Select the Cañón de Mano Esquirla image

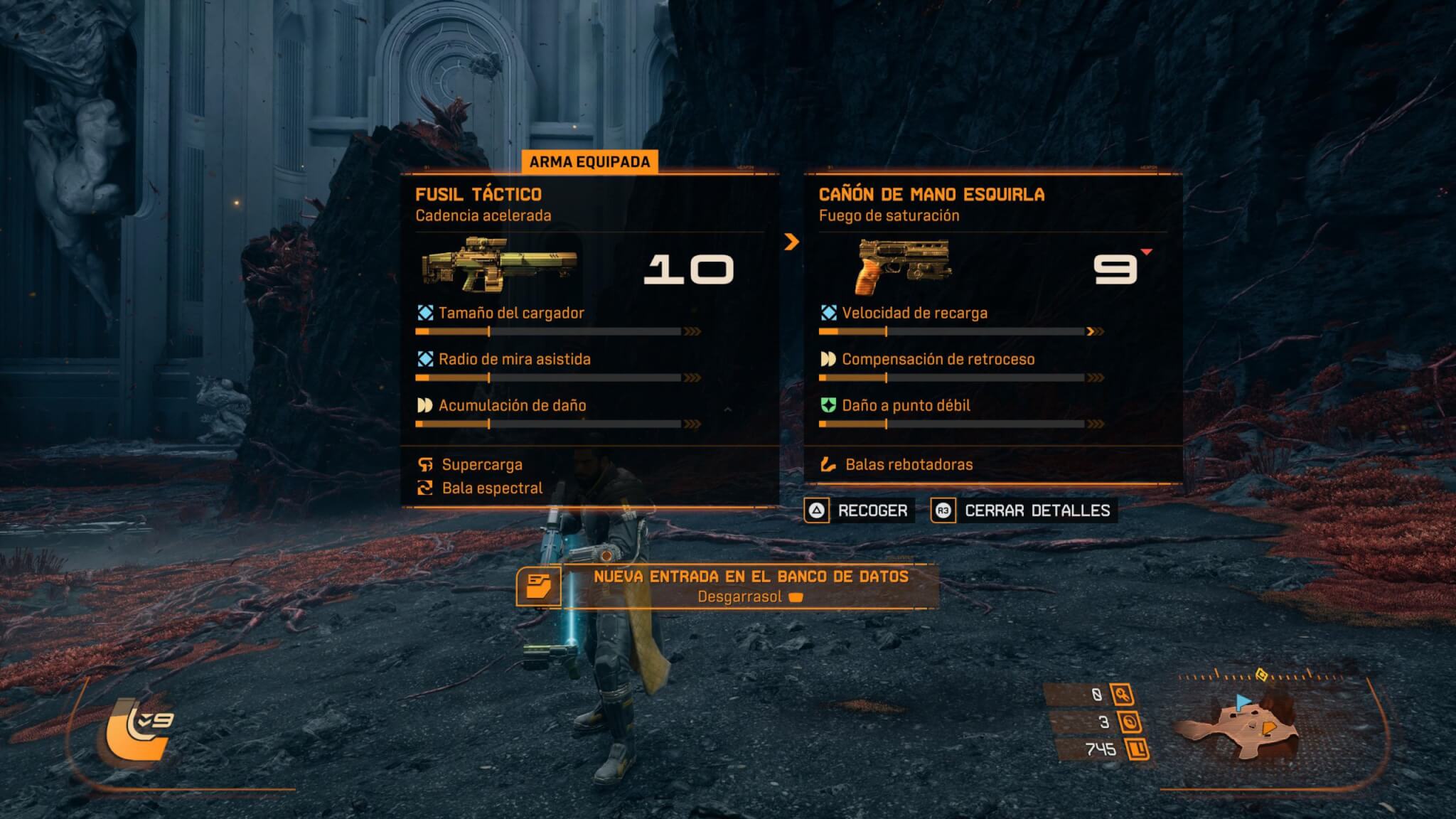903,267
